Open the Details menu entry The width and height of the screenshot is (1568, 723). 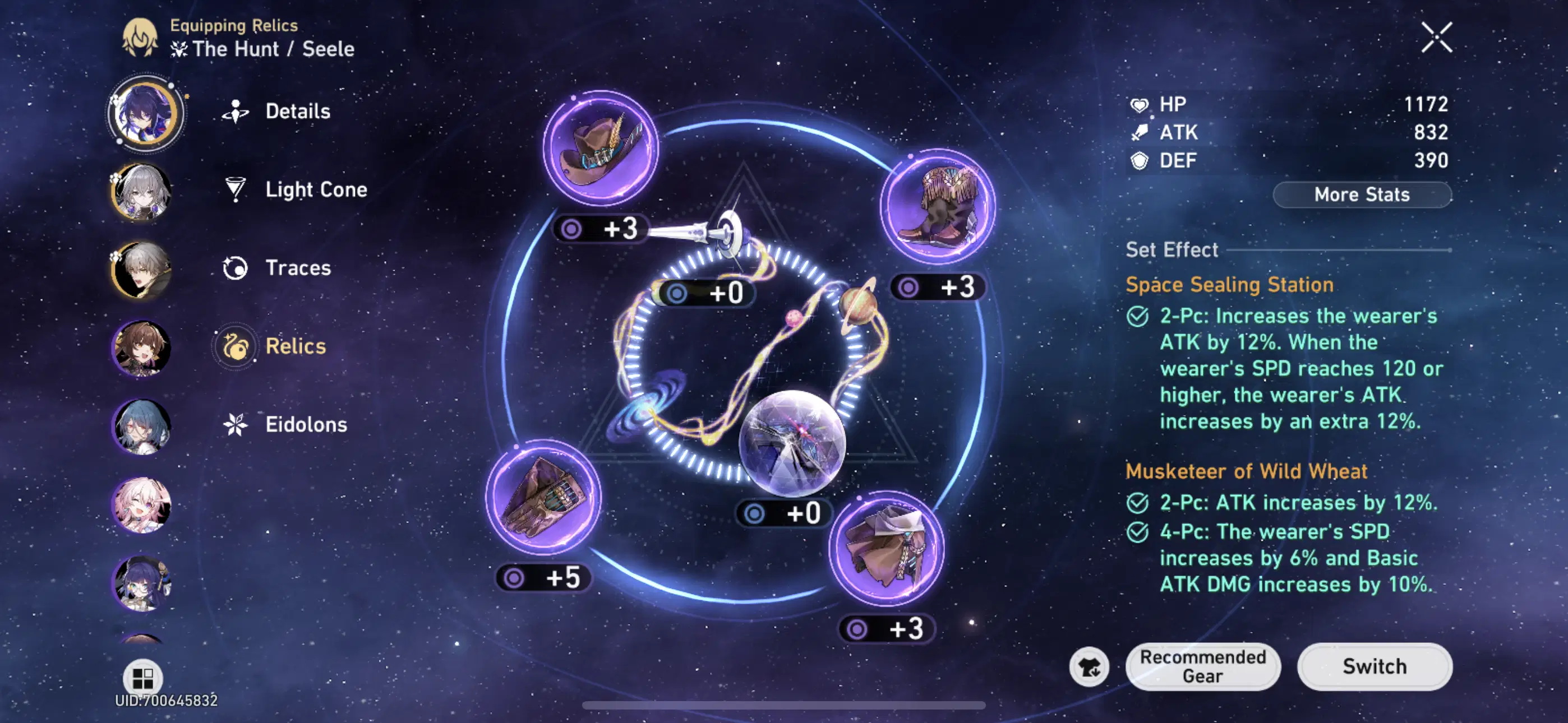[x=236, y=111]
